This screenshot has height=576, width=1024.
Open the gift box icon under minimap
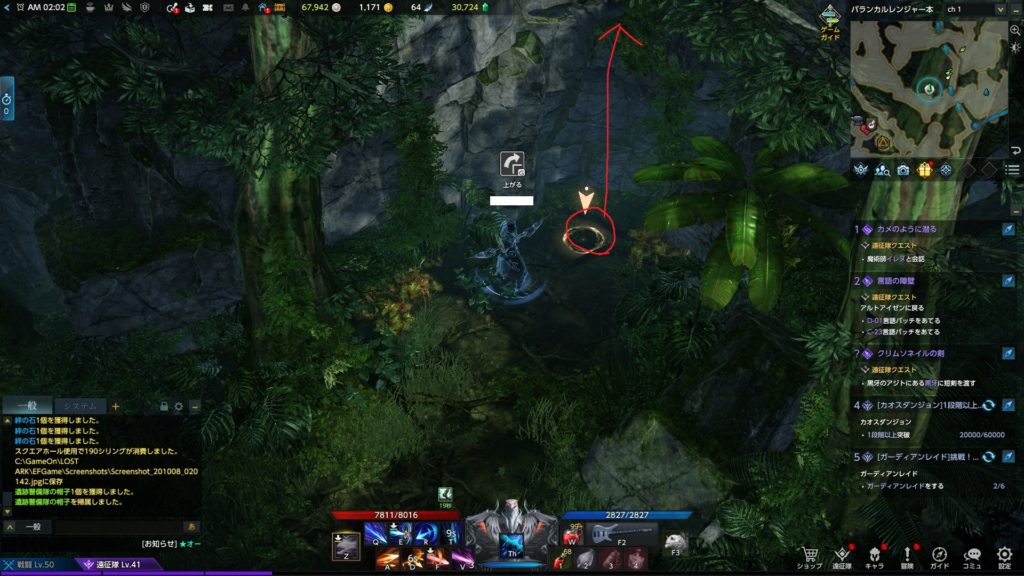pyautogui.click(x=924, y=170)
